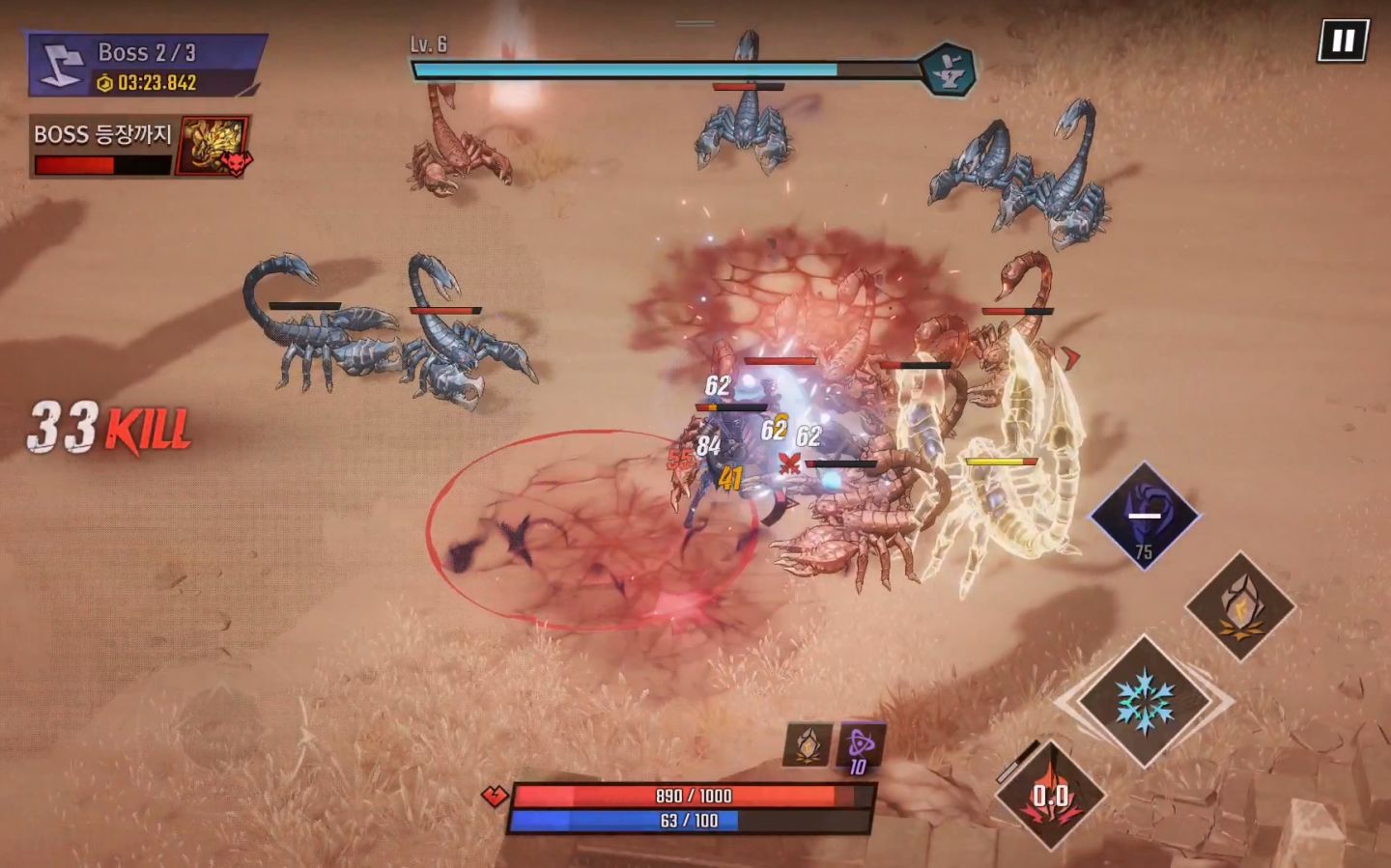Screen dimensions: 1391x868
Task: Click the anvil icon beside the level bar
Action: coord(946,70)
